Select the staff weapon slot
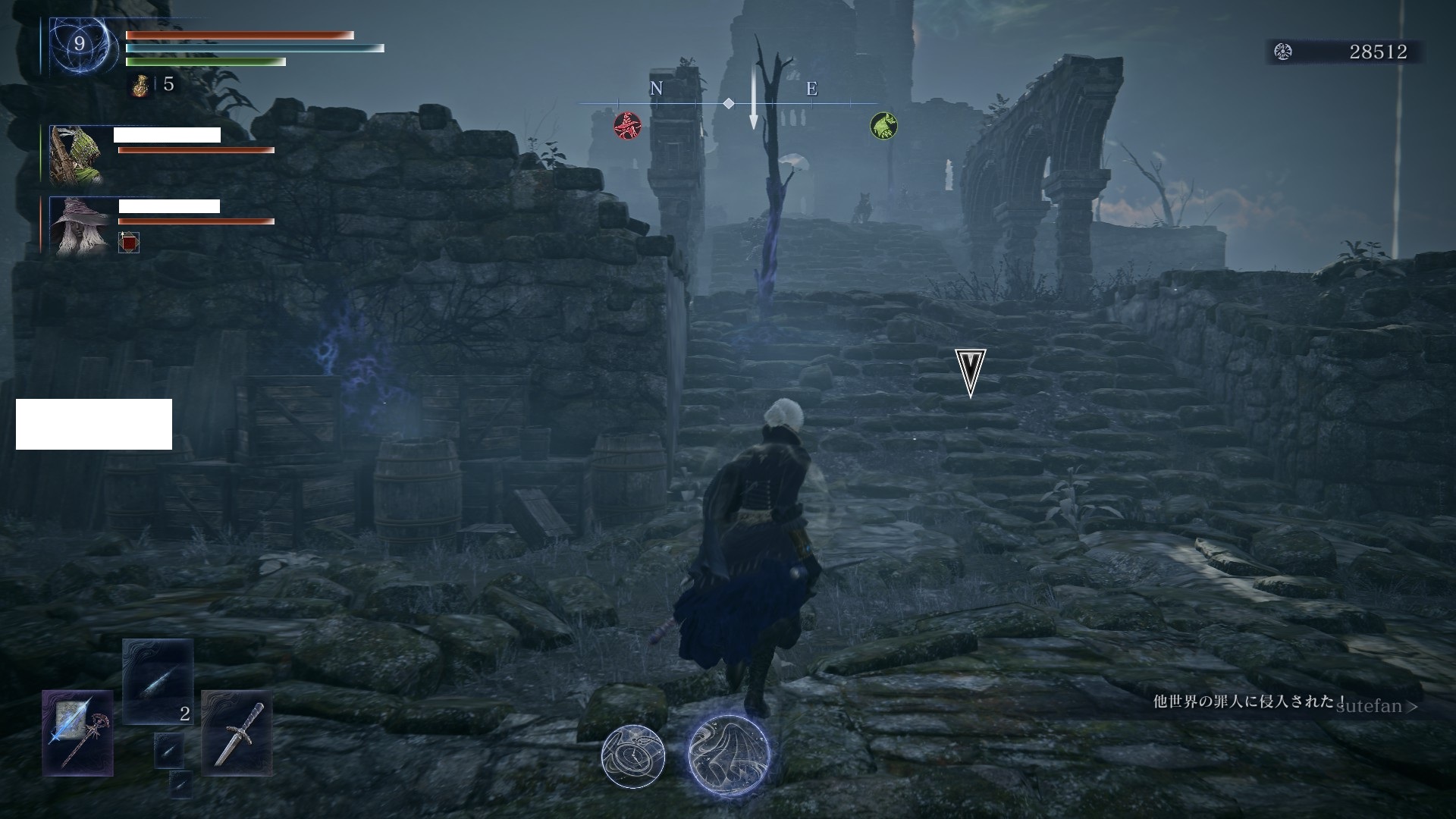The height and width of the screenshot is (819, 1456). click(x=78, y=733)
